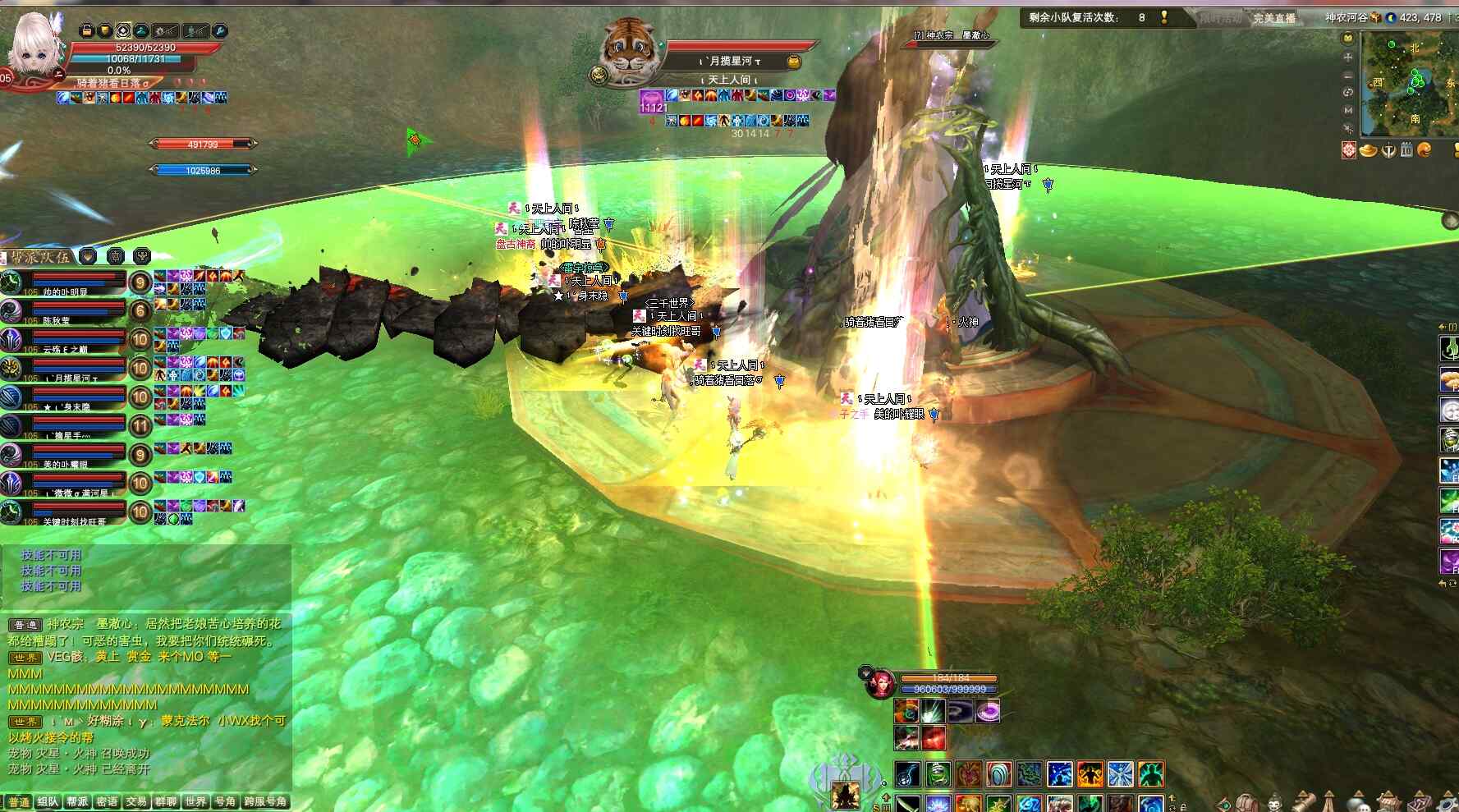Use the green frog skill icon
Screen dimensions: 1459x812
(938, 773)
